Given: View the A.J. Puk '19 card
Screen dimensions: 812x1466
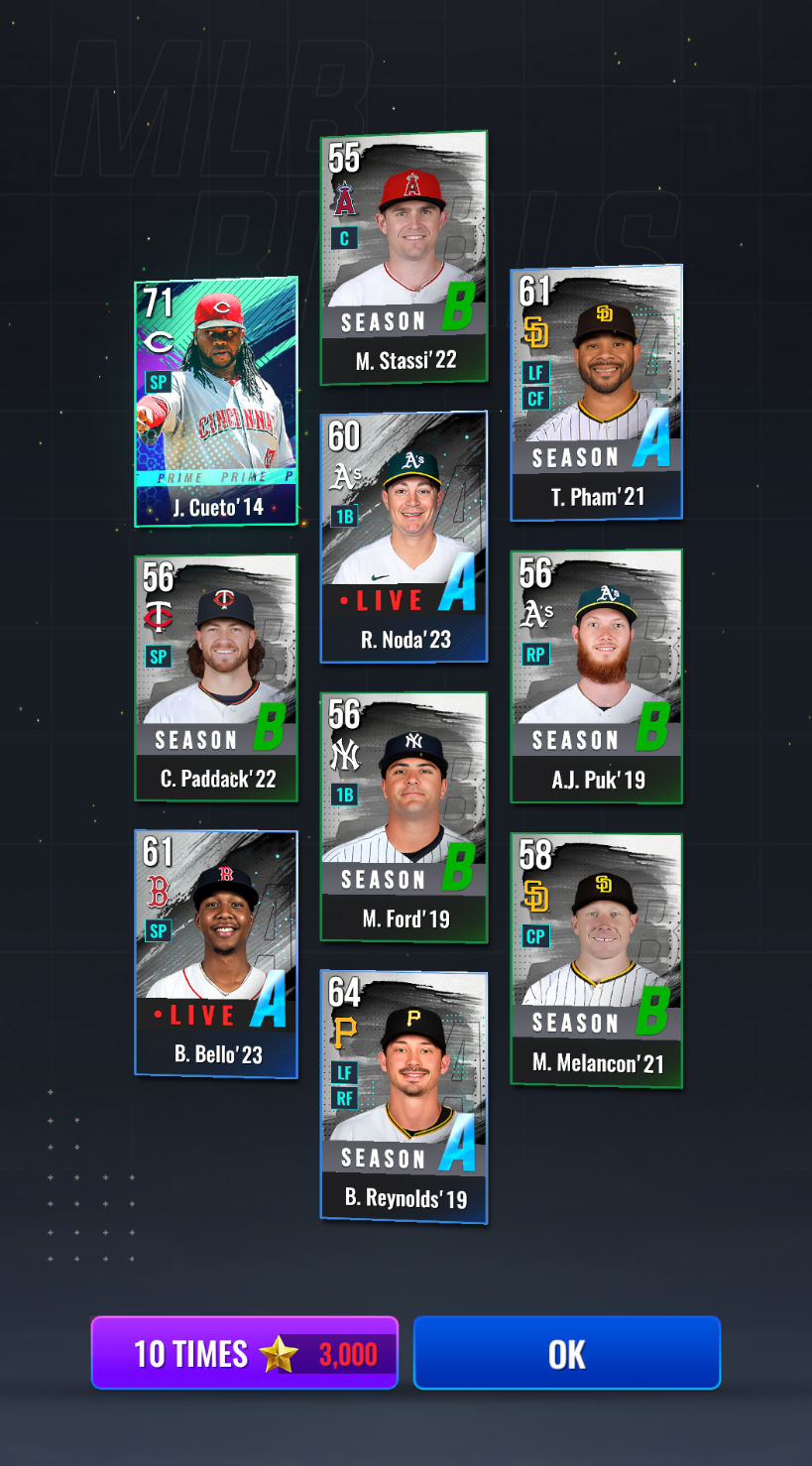Looking at the screenshot, I should pos(596,676).
